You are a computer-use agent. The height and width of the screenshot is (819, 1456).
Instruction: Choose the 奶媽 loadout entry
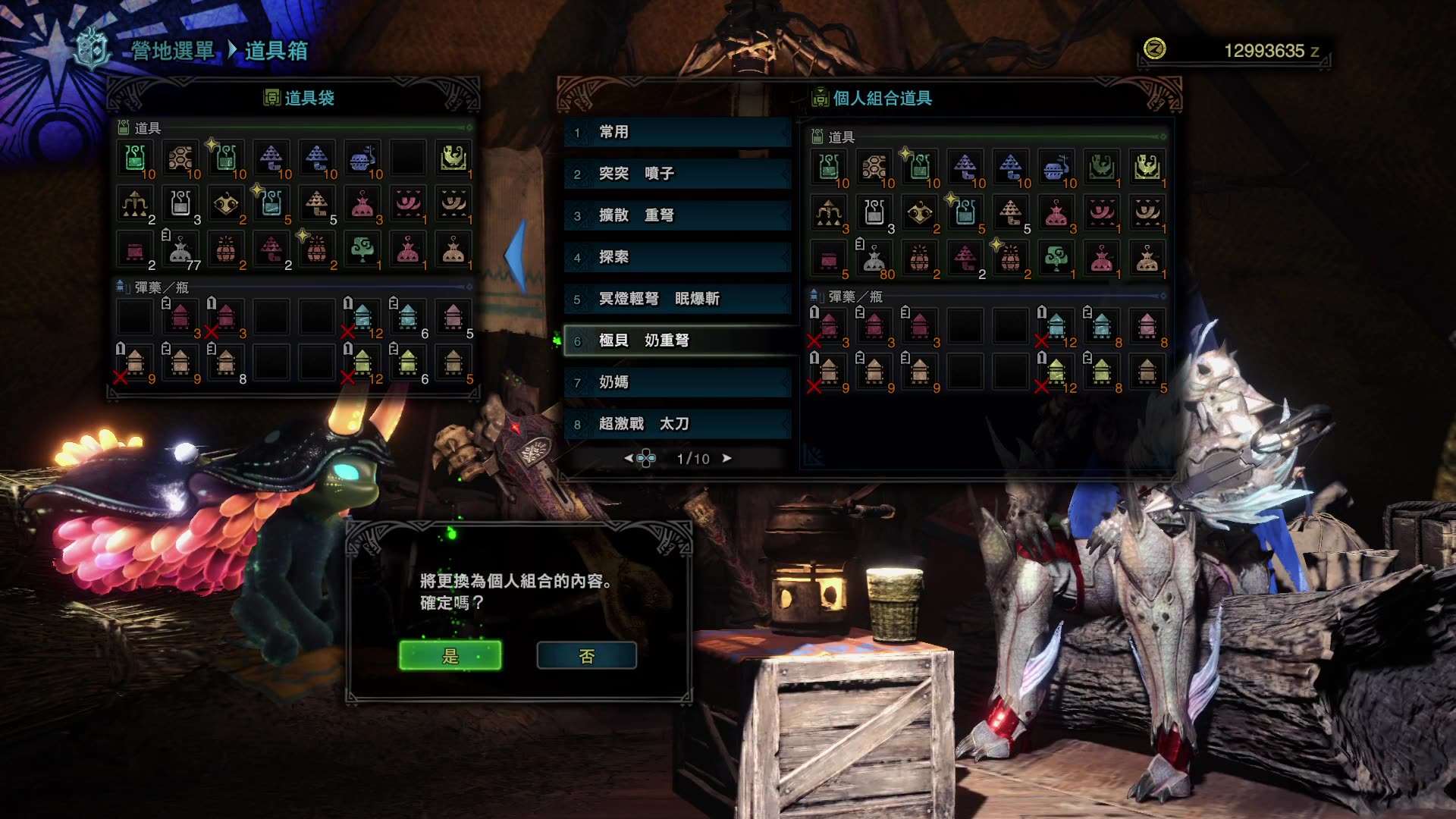click(677, 382)
